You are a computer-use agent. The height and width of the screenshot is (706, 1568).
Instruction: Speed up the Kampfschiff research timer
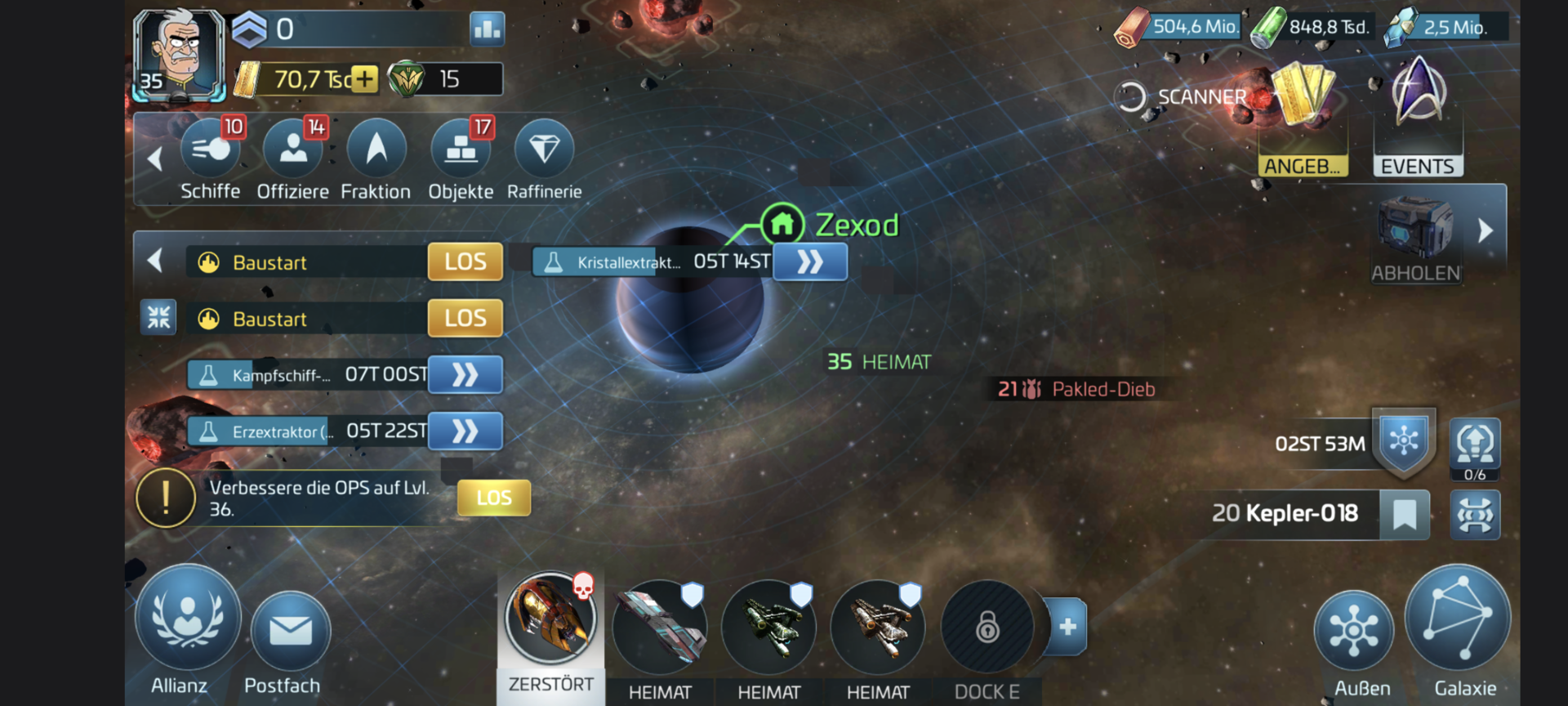[465, 375]
